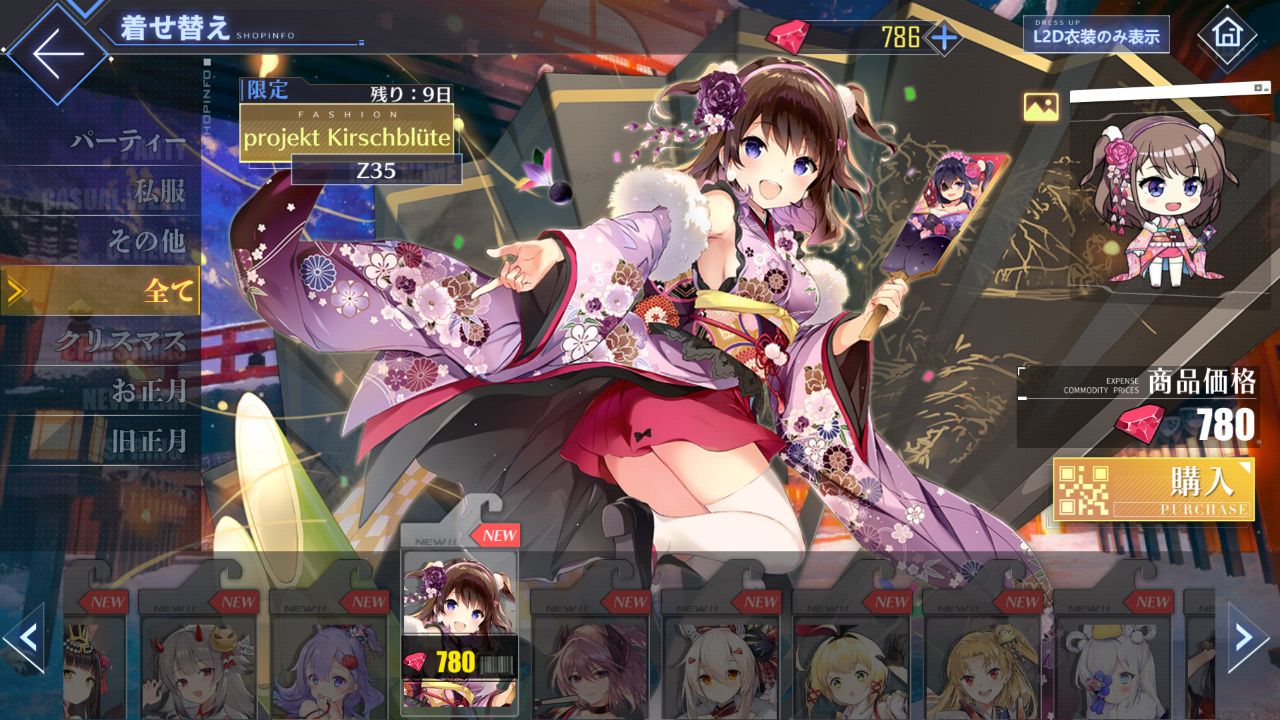Choose the purple-haired girl skin thumbnail
The width and height of the screenshot is (1280, 720).
click(329, 655)
